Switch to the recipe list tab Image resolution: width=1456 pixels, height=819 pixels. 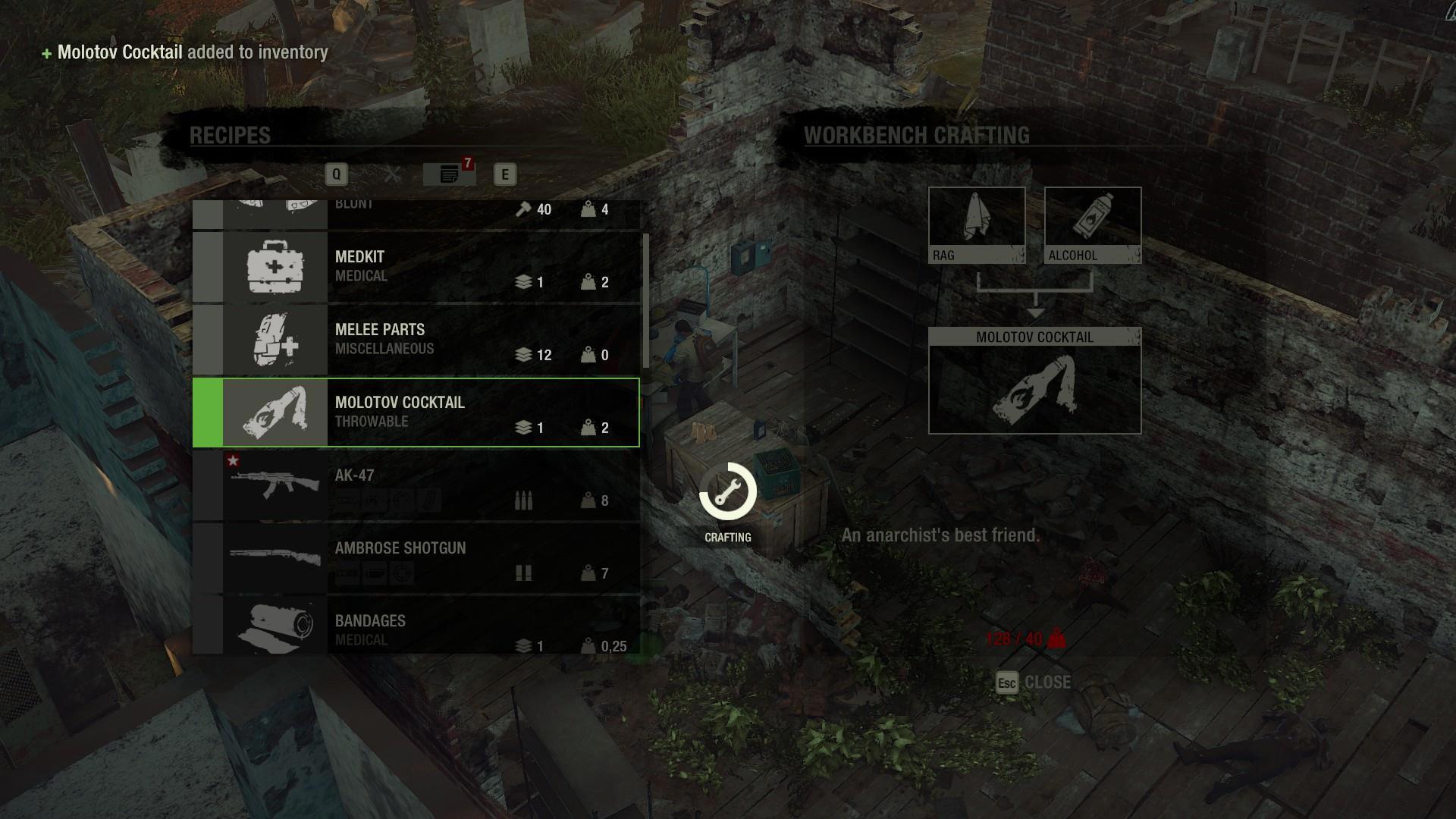(449, 174)
